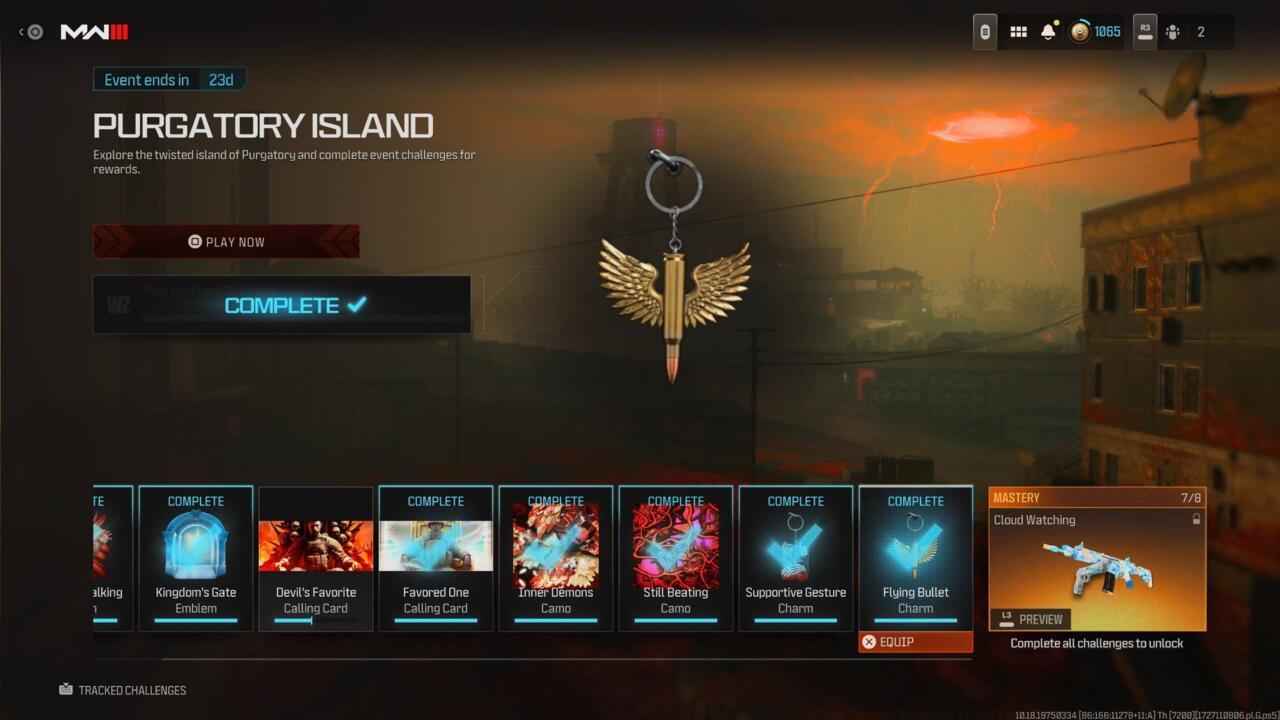Click the PLAY NOW button
Screen dimensions: 1280x720
(x=226, y=241)
